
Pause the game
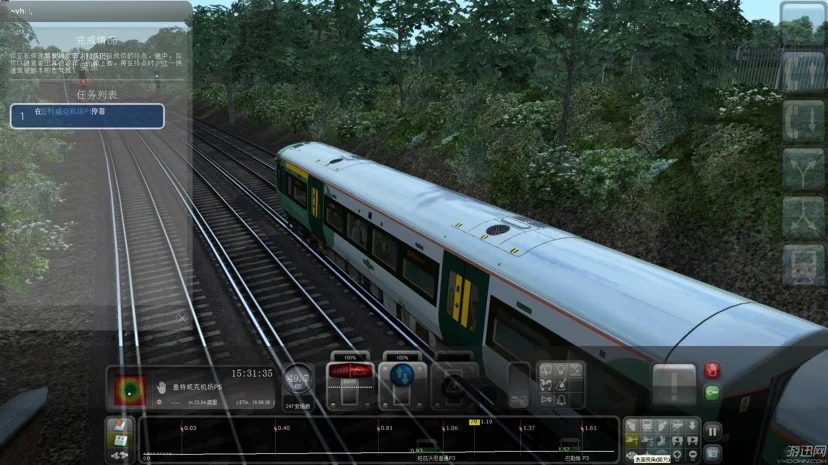coord(712,431)
